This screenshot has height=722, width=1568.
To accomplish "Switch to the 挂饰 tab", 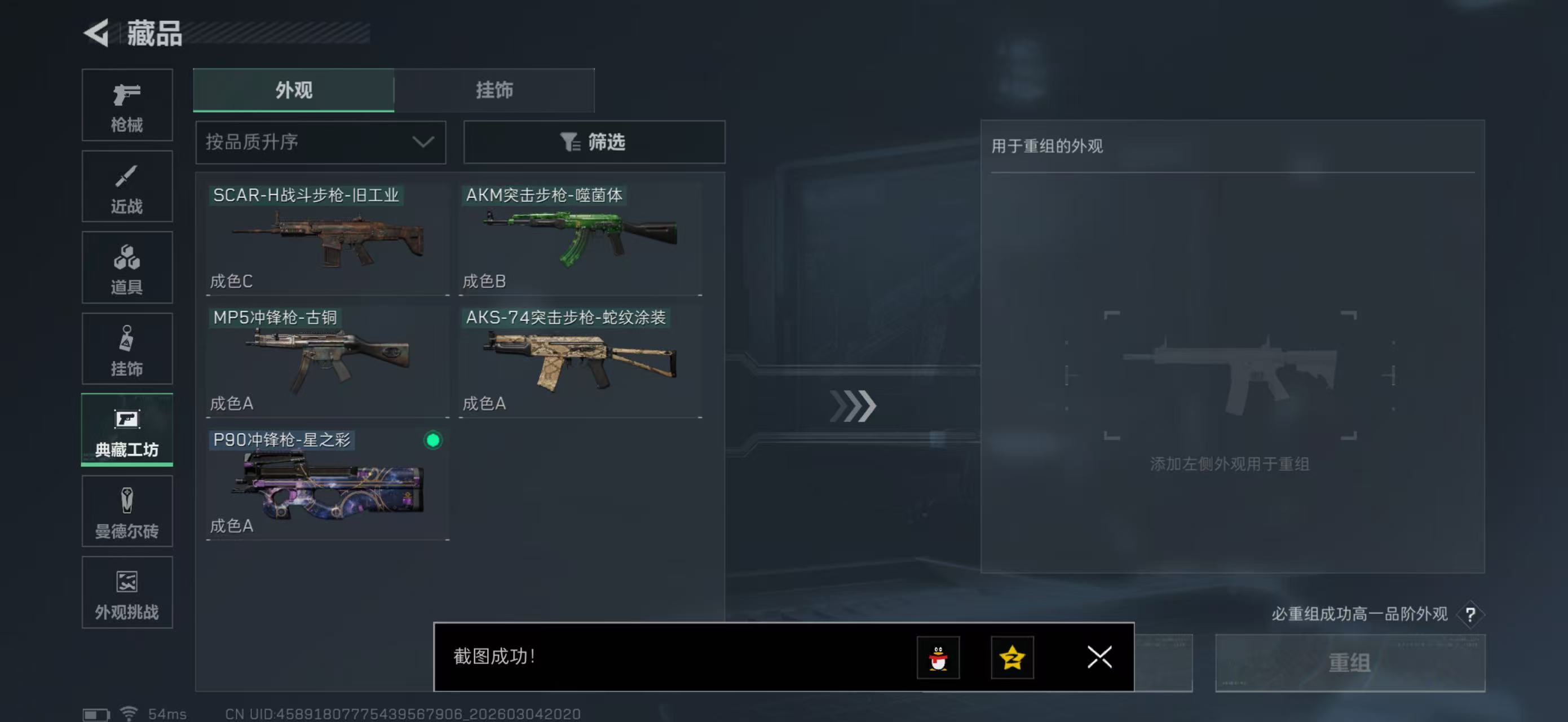I will pos(494,90).
